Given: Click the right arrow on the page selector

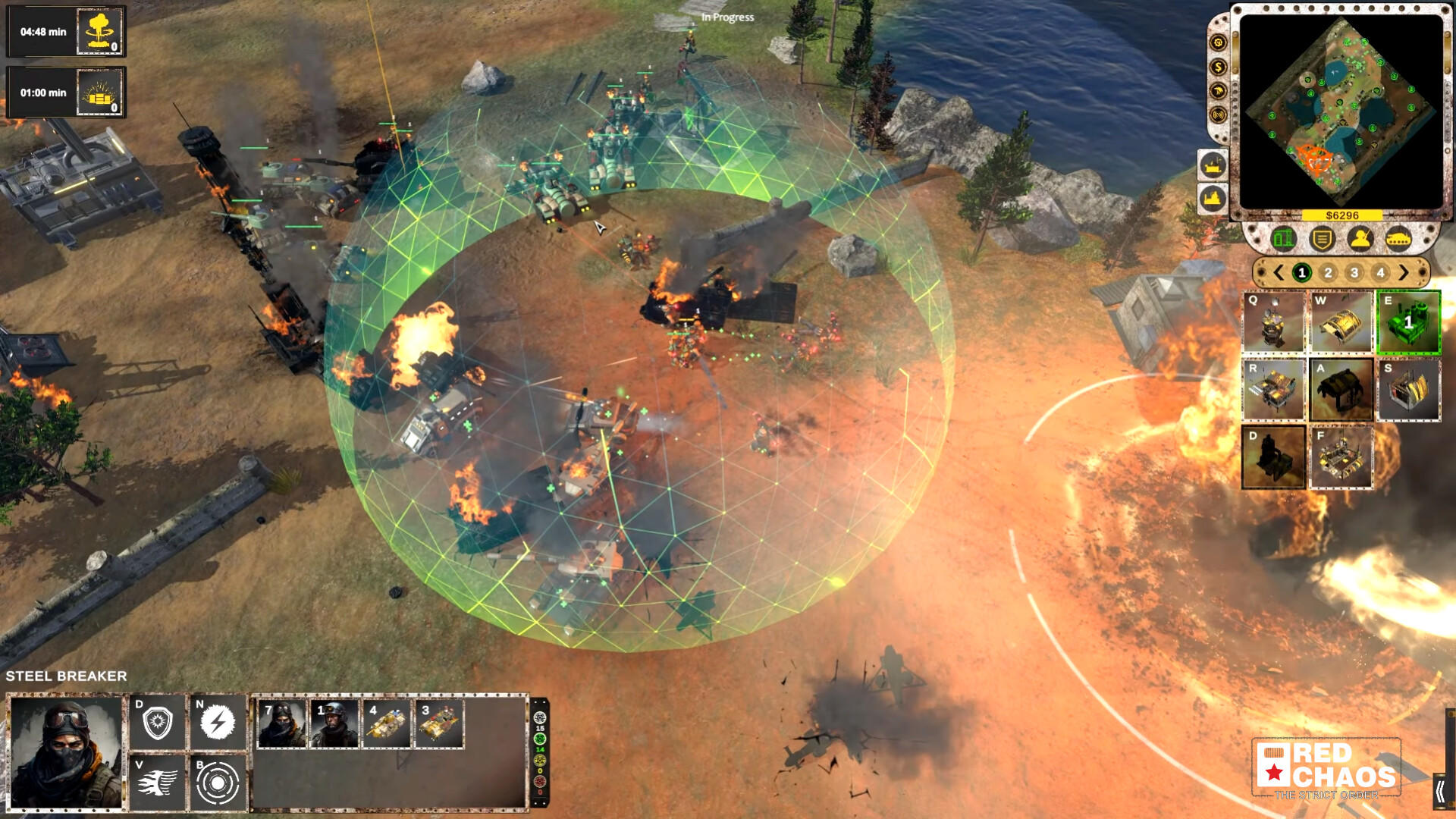Looking at the screenshot, I should [x=1404, y=272].
